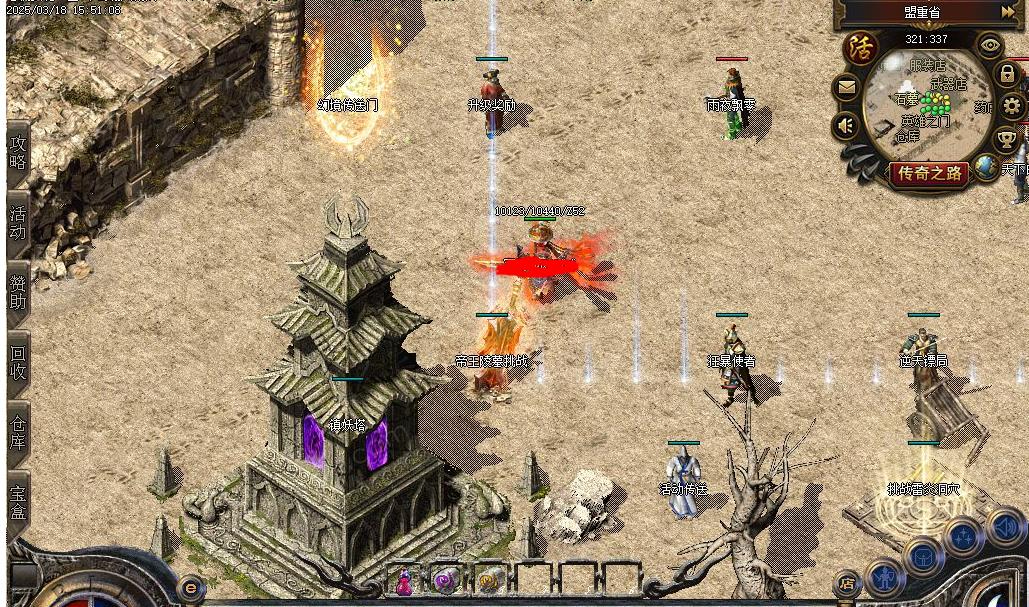
Task: Open the 攻略 strategy guide tab
Action: point(18,153)
